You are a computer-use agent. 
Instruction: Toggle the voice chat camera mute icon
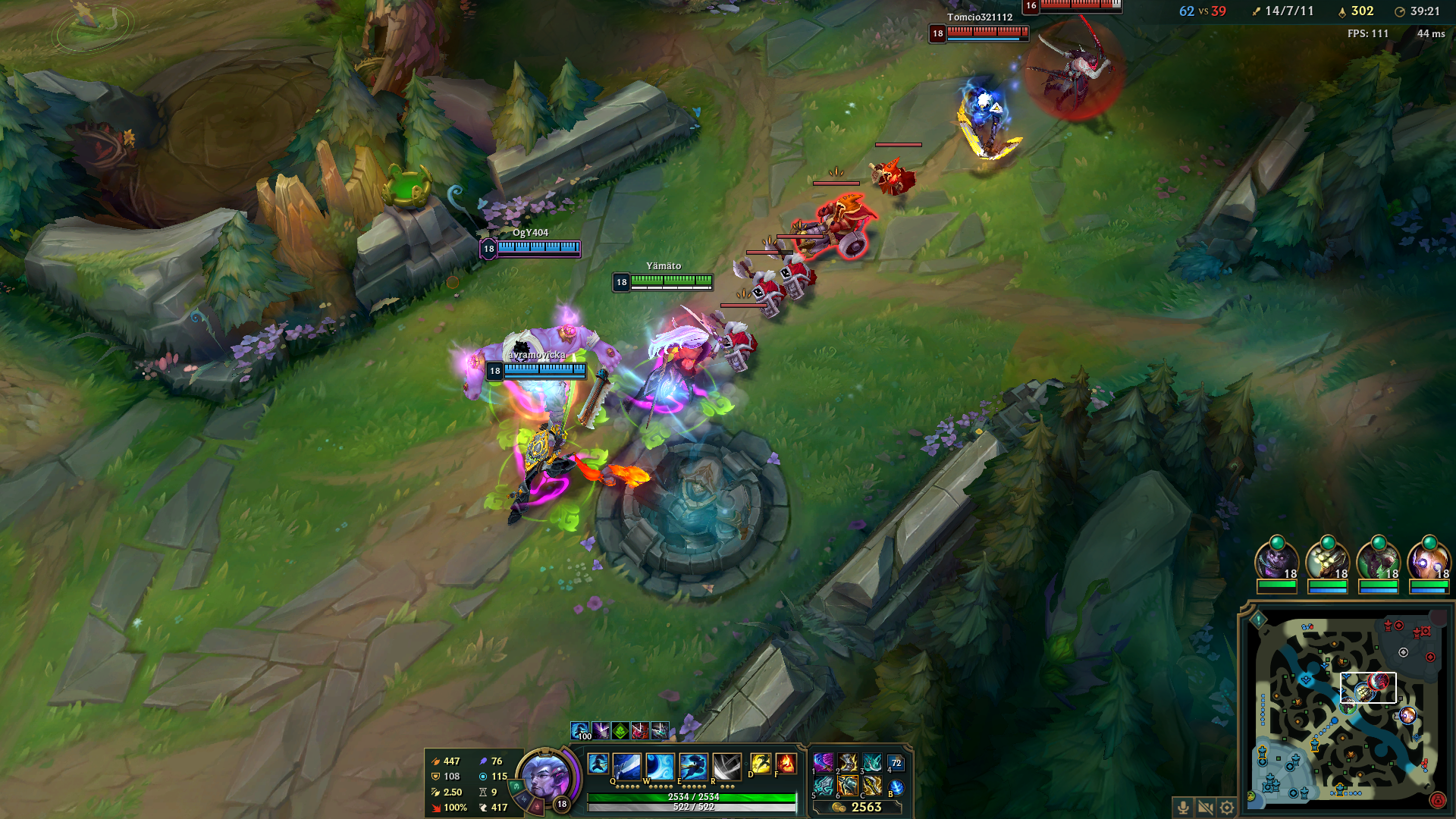click(x=1205, y=807)
